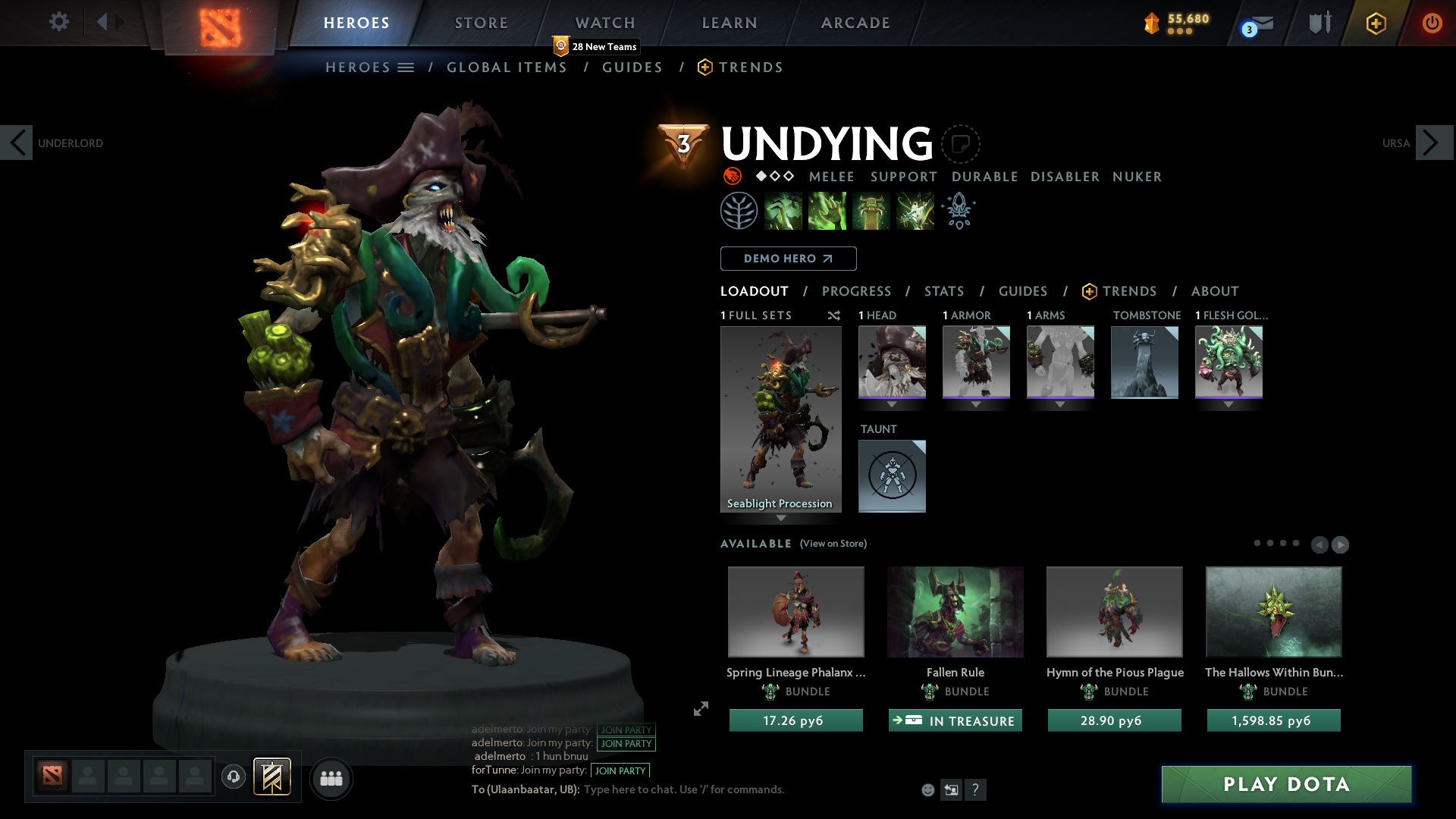The width and height of the screenshot is (1456, 819).
Task: Select the Undying hero facet leaf icon
Action: [739, 211]
